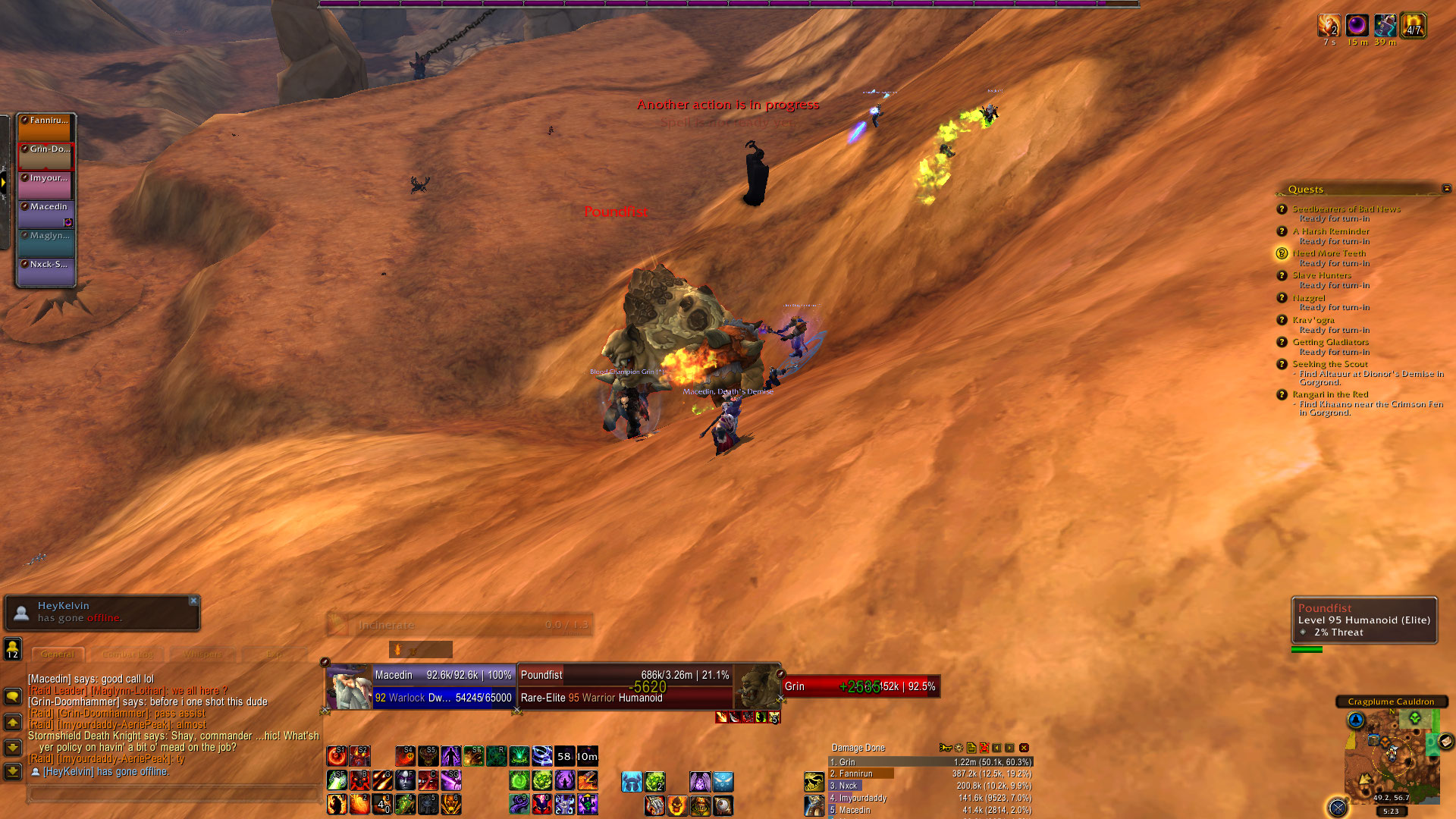Jump chat to bottom with the underlined arrow
This screenshot has width=1456, height=819.
click(13, 771)
